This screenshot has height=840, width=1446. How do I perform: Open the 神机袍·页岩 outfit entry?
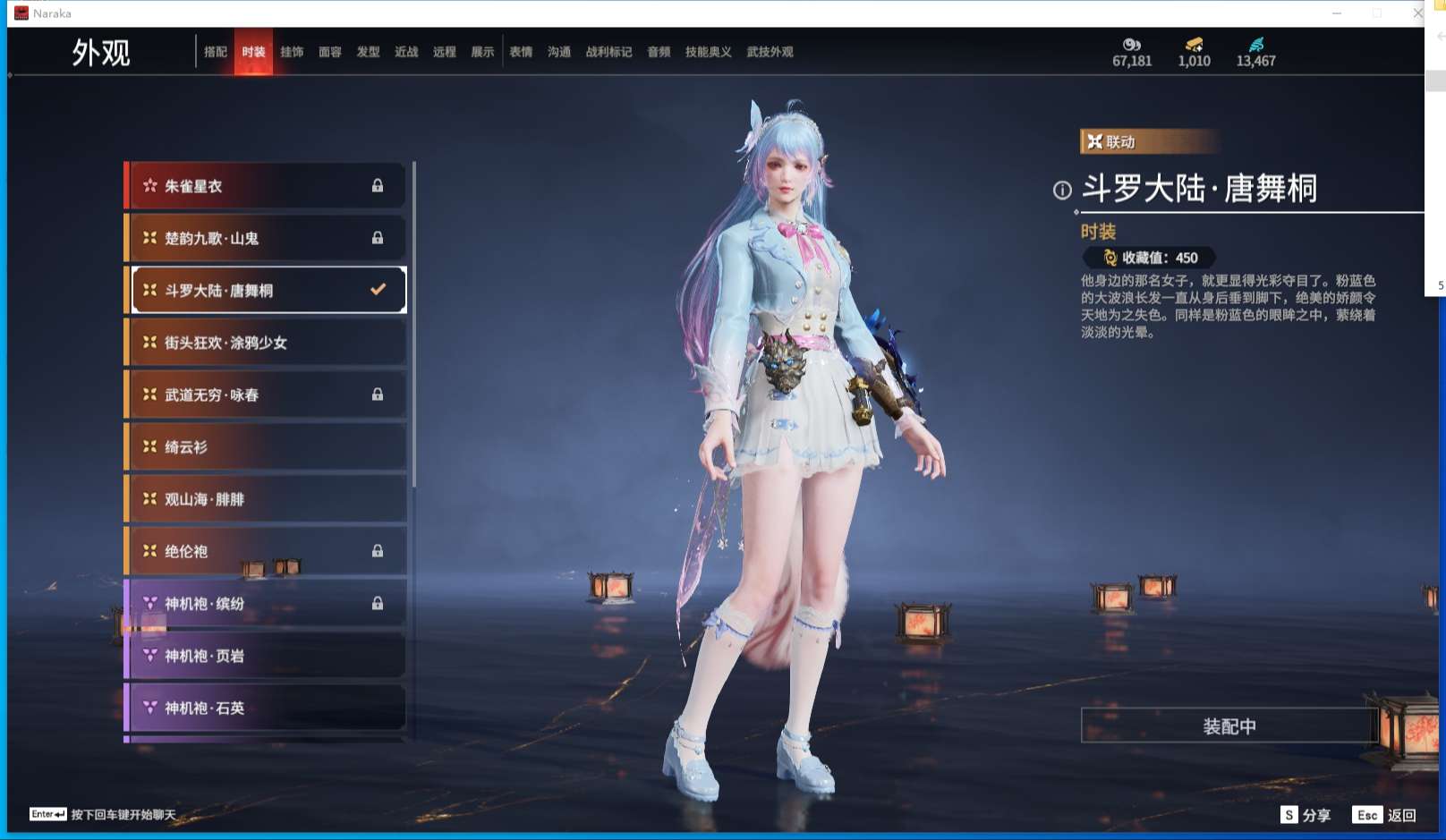[264, 656]
